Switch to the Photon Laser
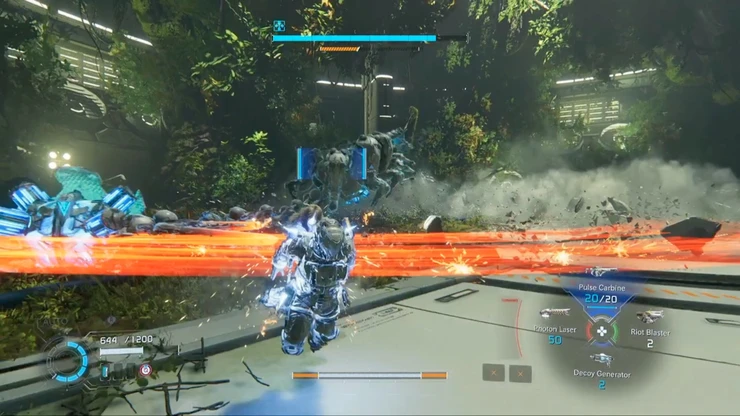Viewport: 740px width, 416px height. [553, 324]
